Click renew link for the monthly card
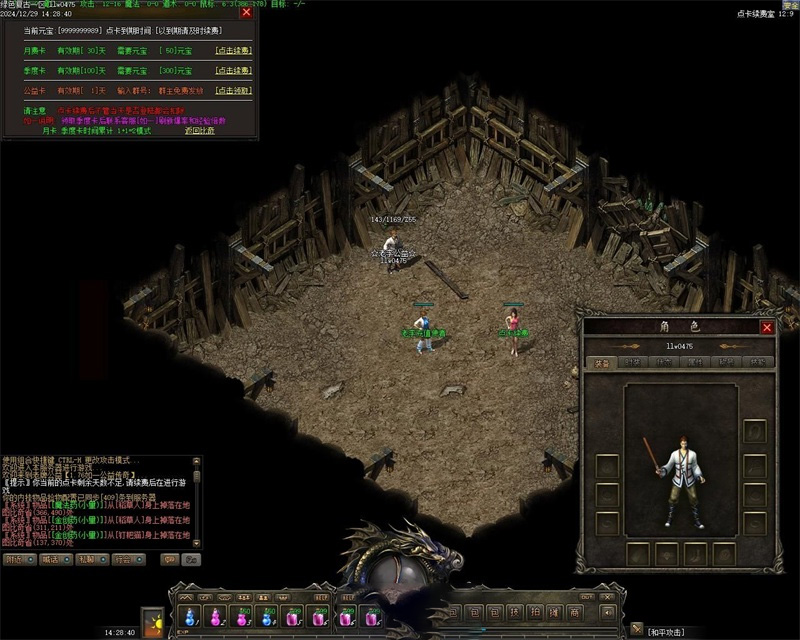Screen dimensions: 800x640 click(233, 49)
